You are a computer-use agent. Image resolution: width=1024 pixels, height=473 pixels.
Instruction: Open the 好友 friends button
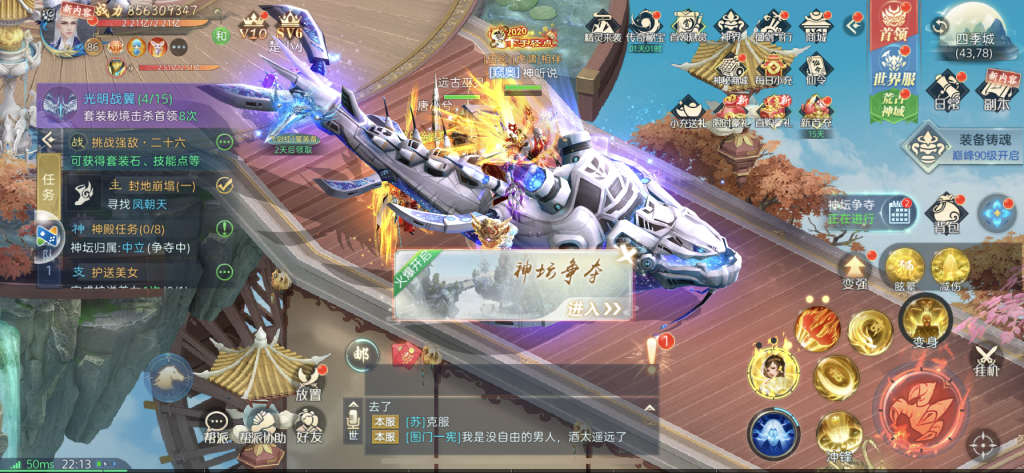310,426
